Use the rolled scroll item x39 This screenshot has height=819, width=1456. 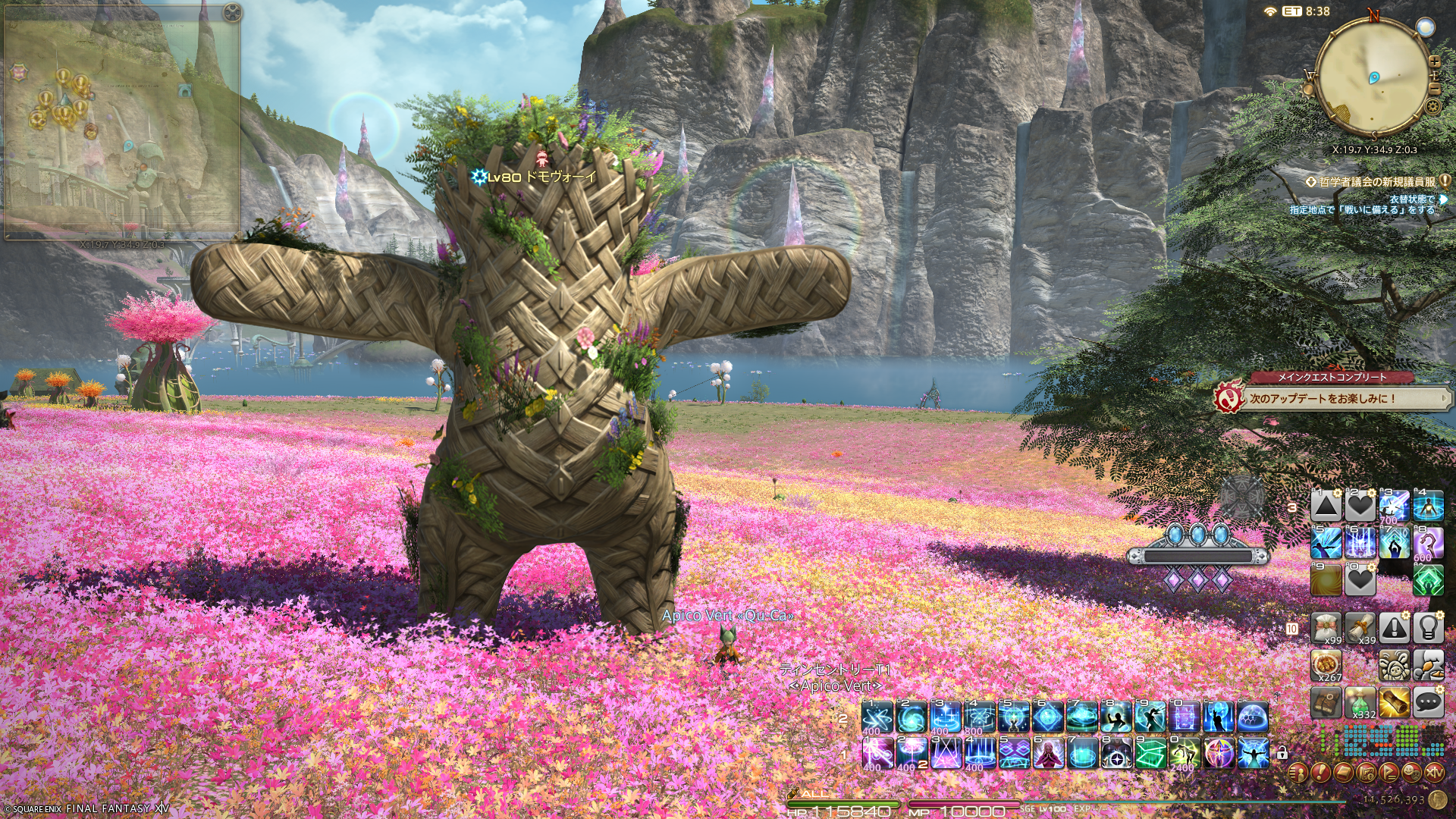coord(1360,628)
